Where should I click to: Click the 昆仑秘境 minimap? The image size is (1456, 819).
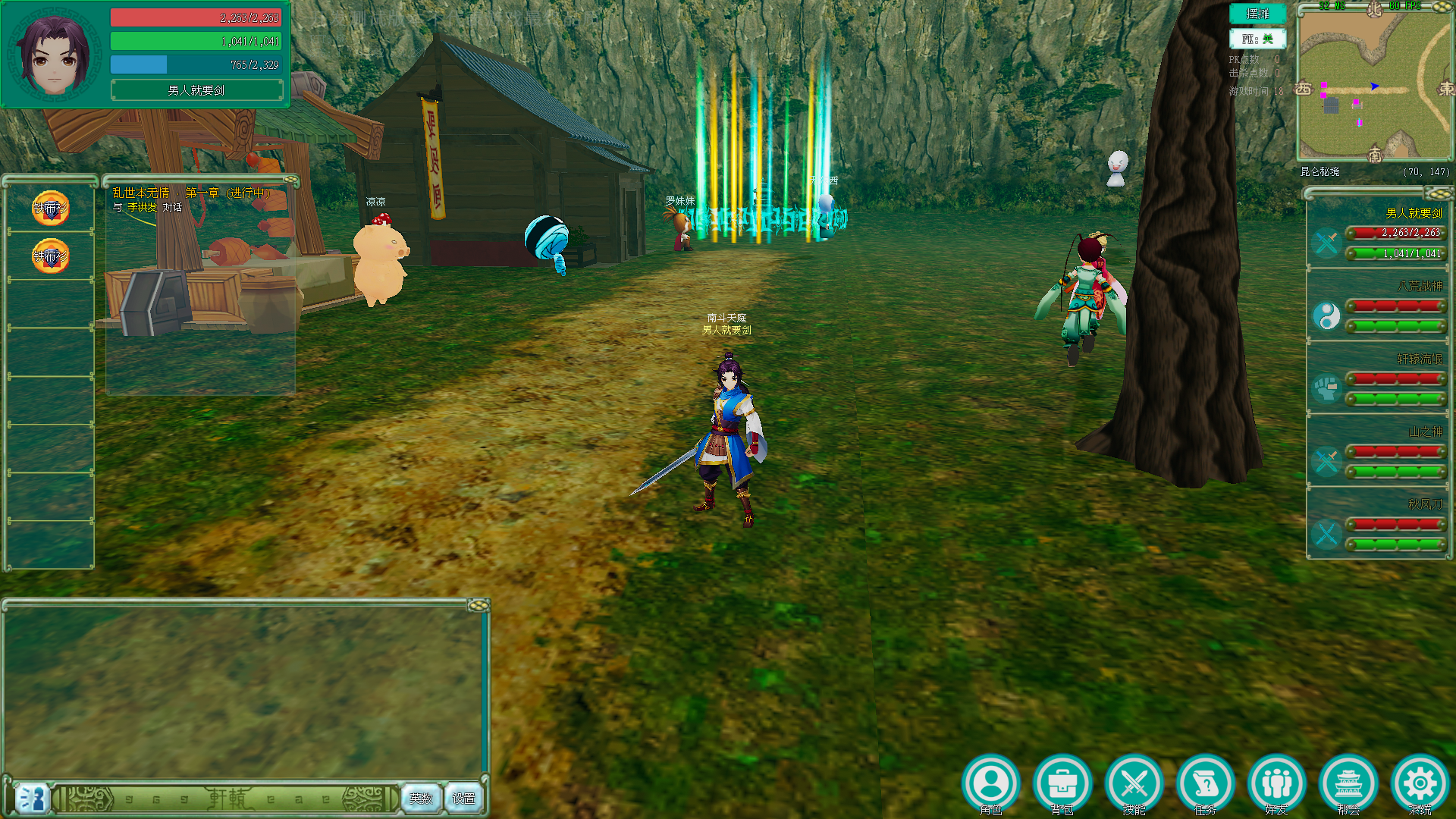click(1374, 85)
